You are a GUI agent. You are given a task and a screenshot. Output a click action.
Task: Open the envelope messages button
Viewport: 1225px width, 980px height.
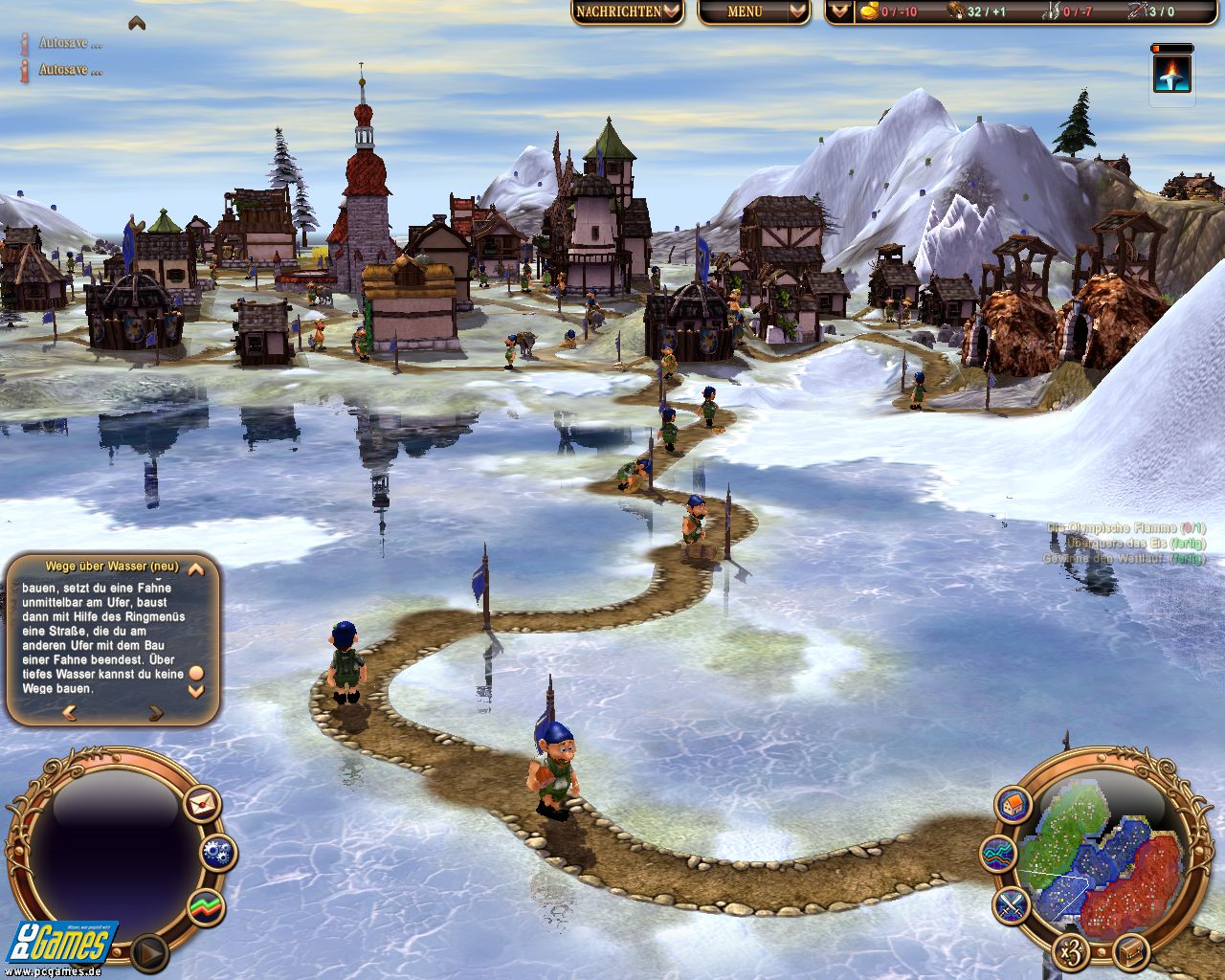[x=202, y=802]
